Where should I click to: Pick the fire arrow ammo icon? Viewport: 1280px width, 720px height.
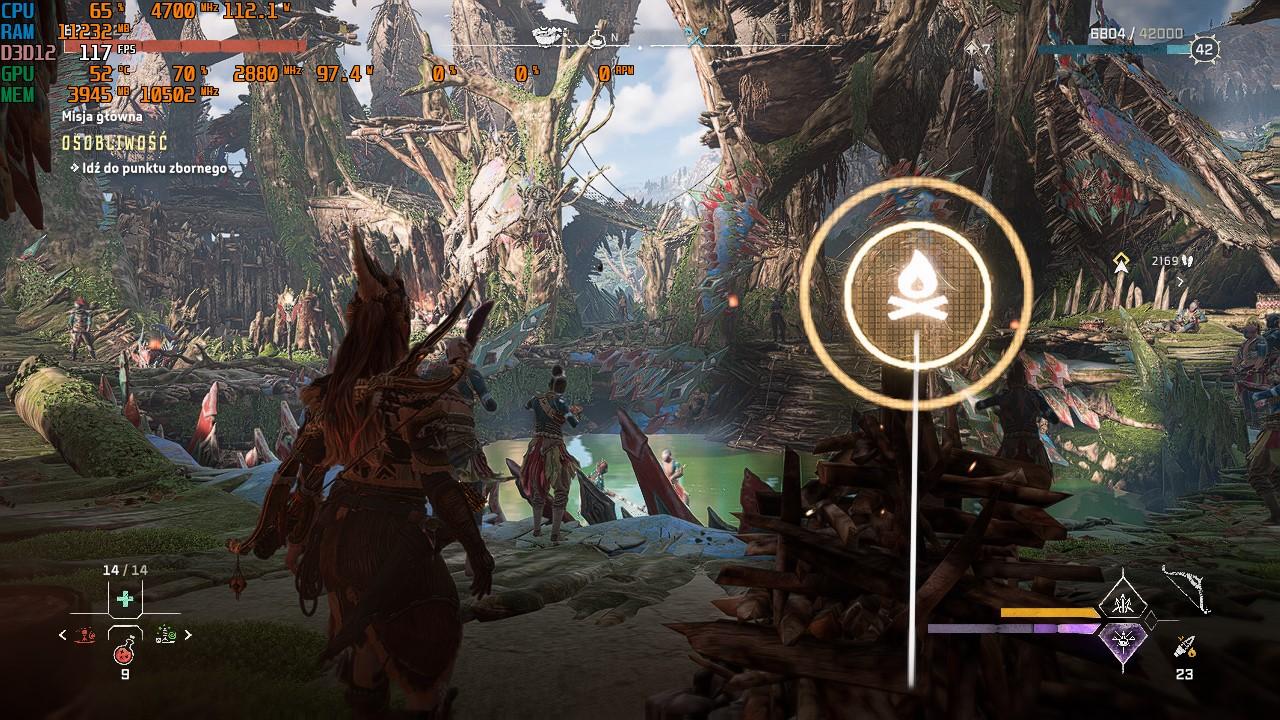1185,647
